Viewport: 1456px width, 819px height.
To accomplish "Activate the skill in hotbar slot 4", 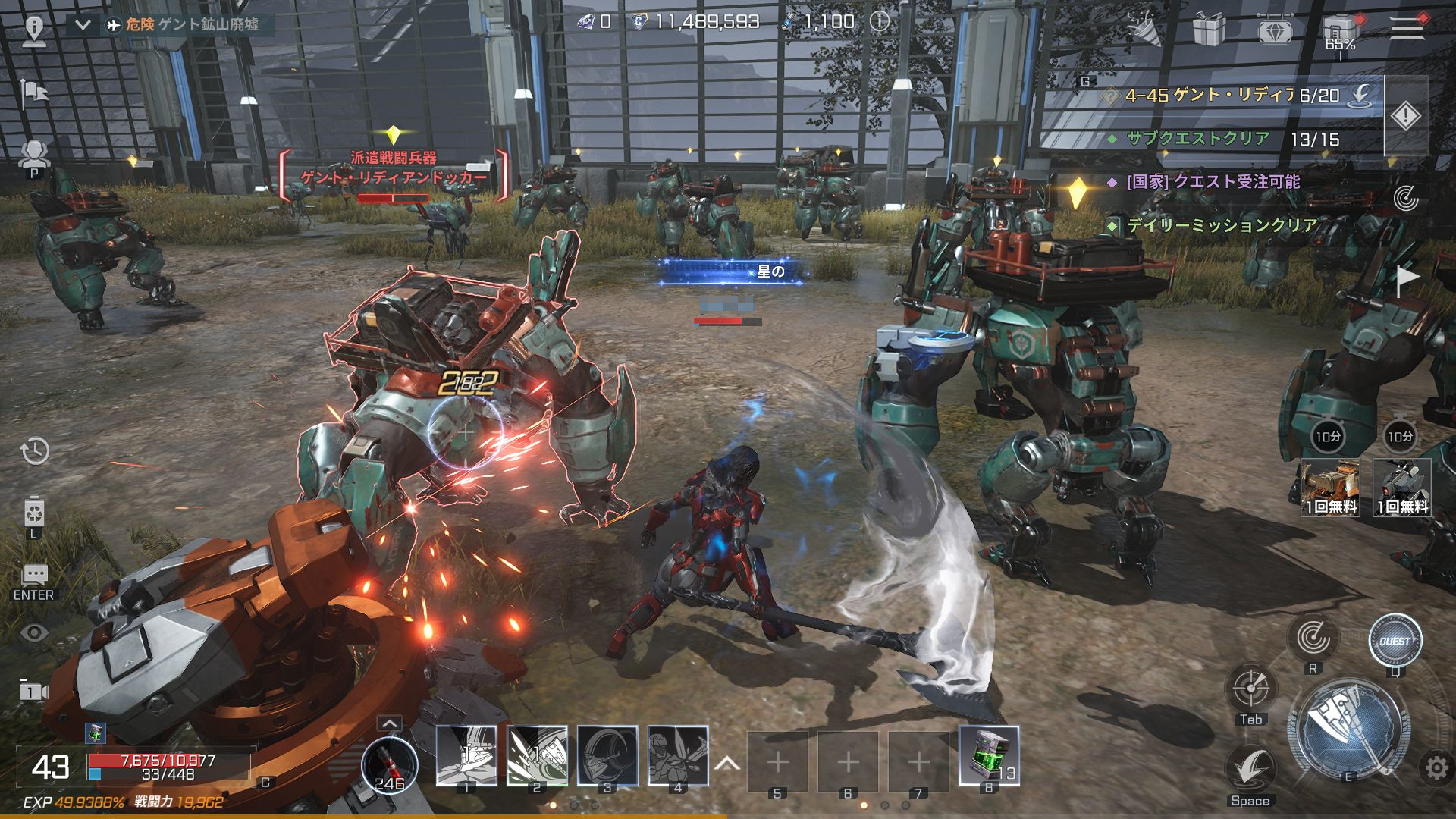I will [678, 755].
